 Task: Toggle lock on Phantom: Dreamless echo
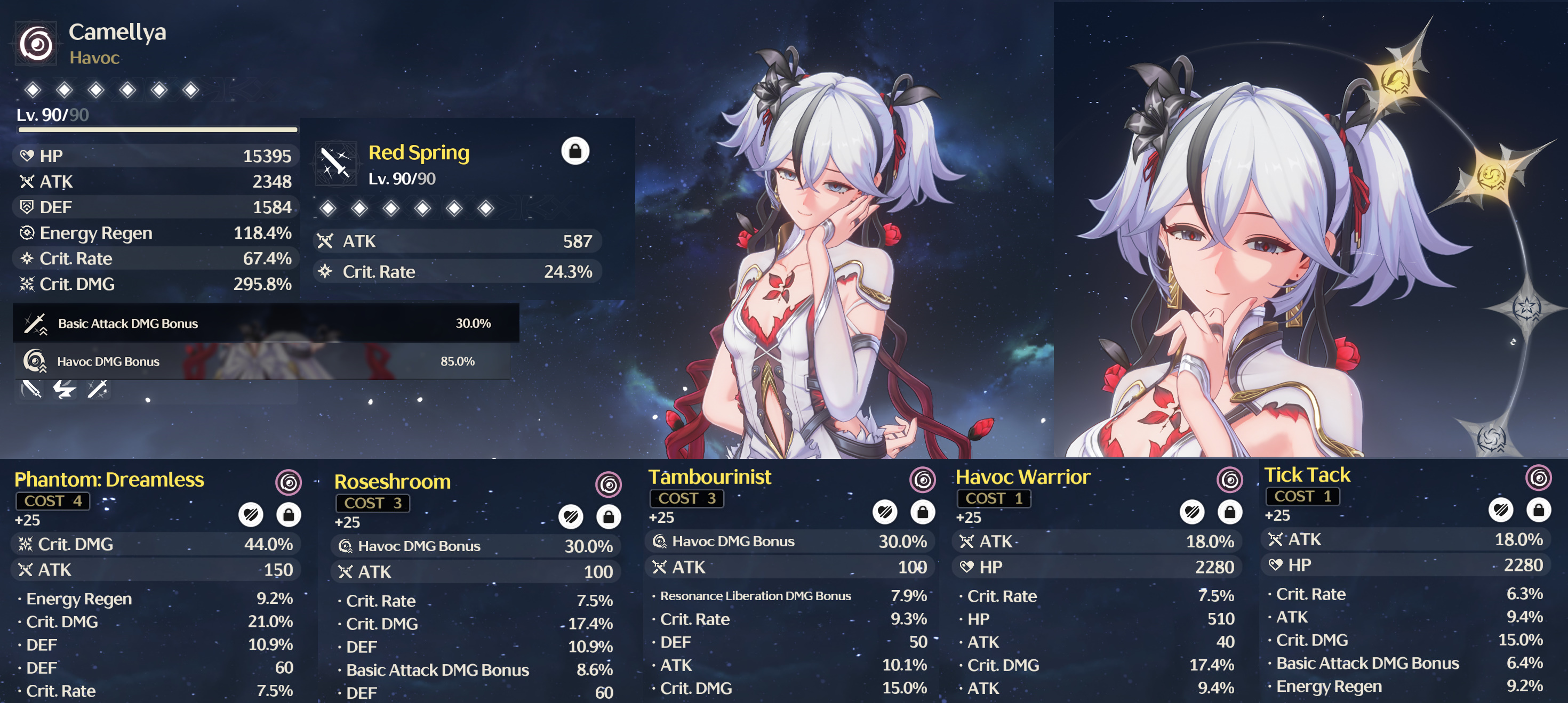point(289,515)
